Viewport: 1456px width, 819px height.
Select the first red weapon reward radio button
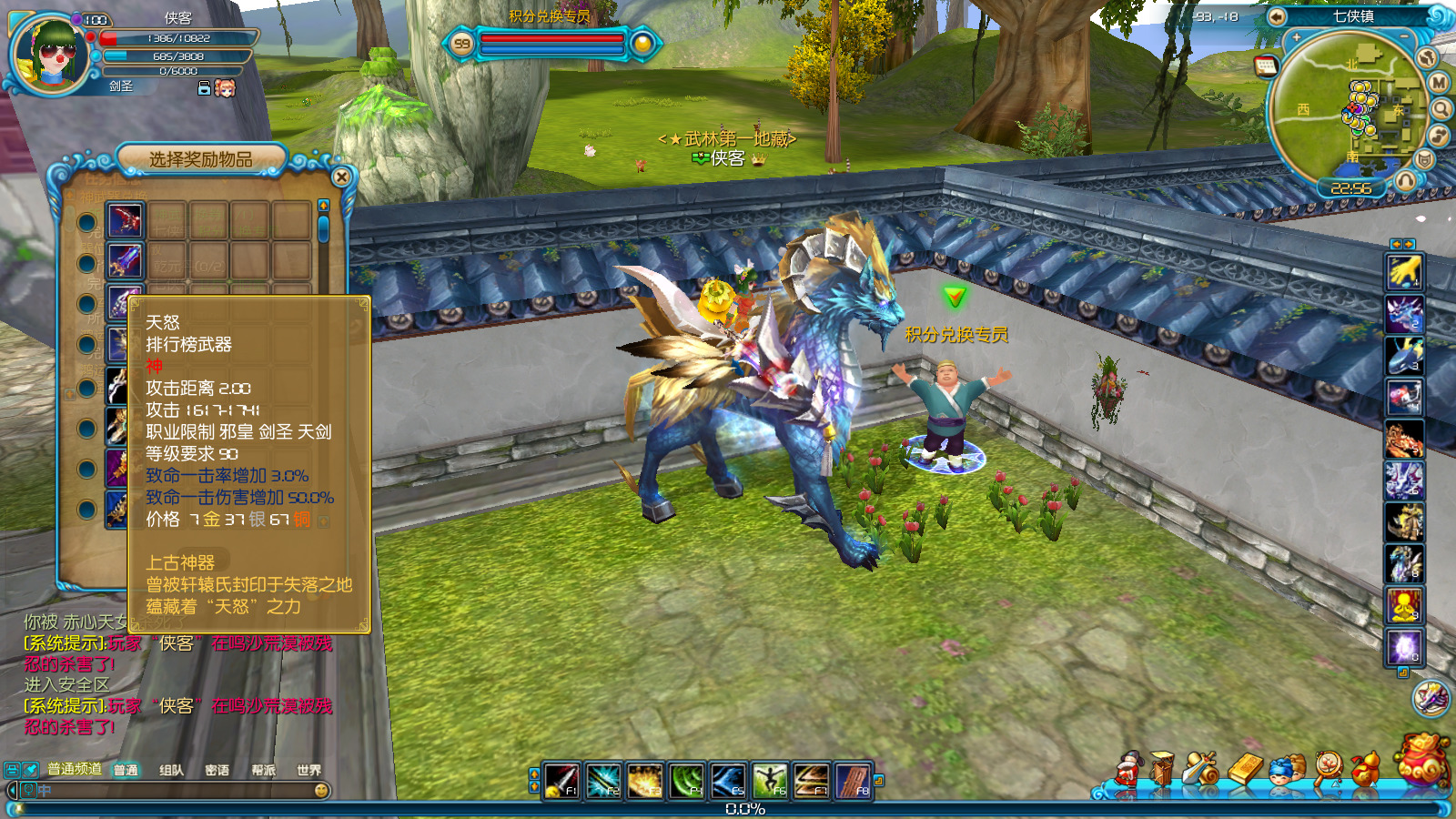pos(86,222)
